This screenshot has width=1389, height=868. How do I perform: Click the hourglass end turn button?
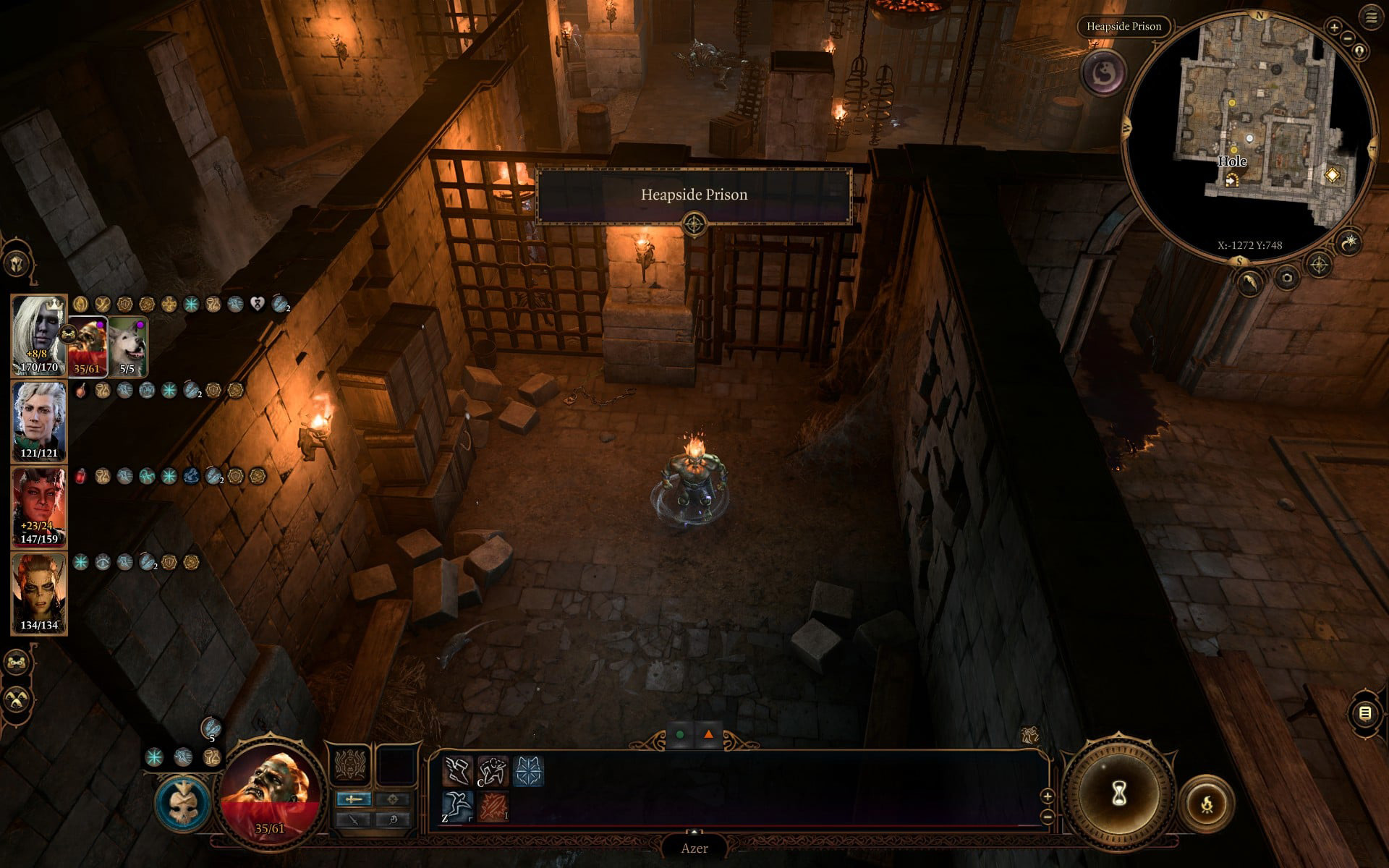[1118, 794]
